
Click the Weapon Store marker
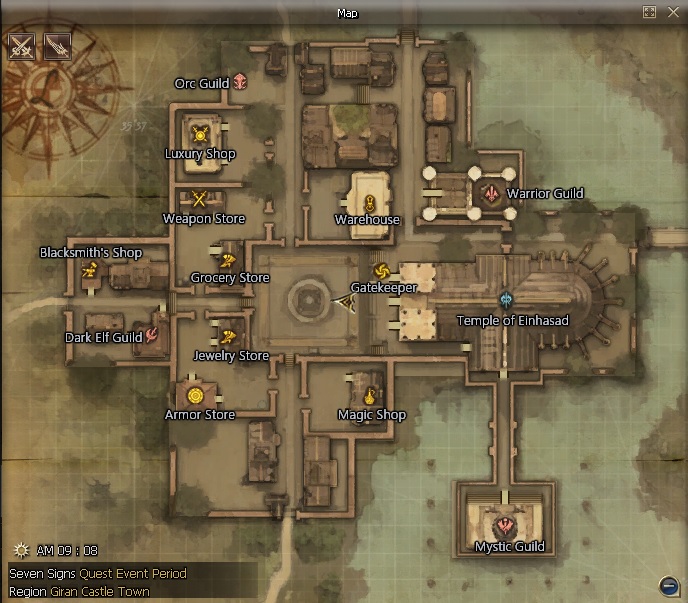tap(200, 198)
